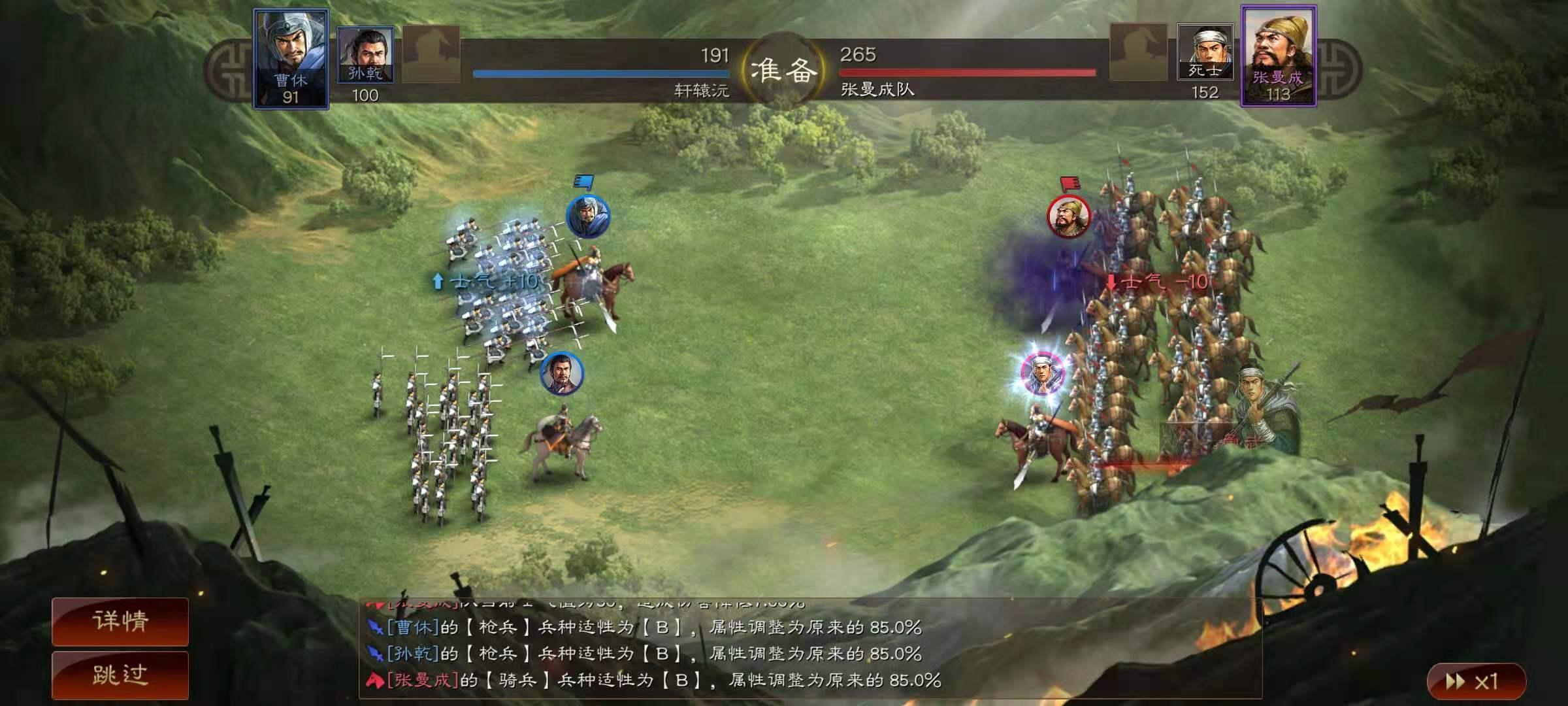Tap 孙乾's round unit marker on battlefield
1568x706 pixels.
click(561, 374)
